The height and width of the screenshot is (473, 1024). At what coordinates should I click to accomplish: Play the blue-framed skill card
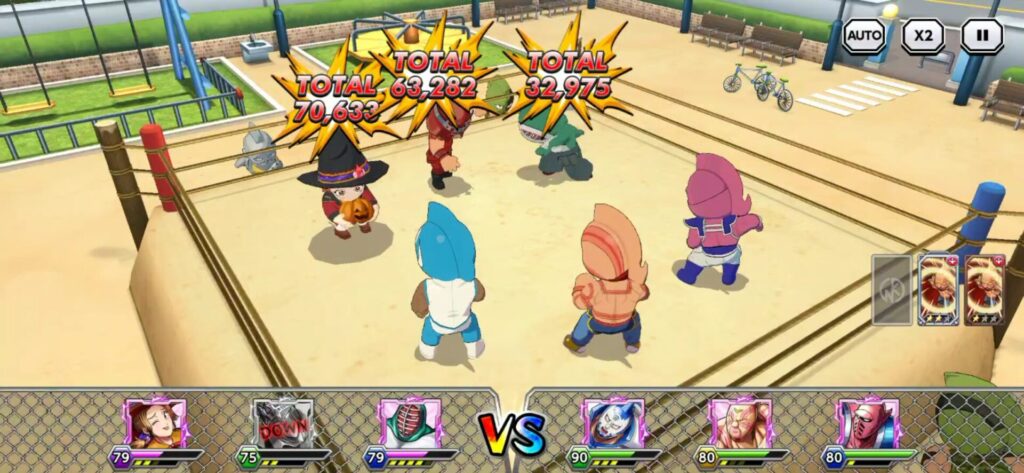(x=939, y=289)
